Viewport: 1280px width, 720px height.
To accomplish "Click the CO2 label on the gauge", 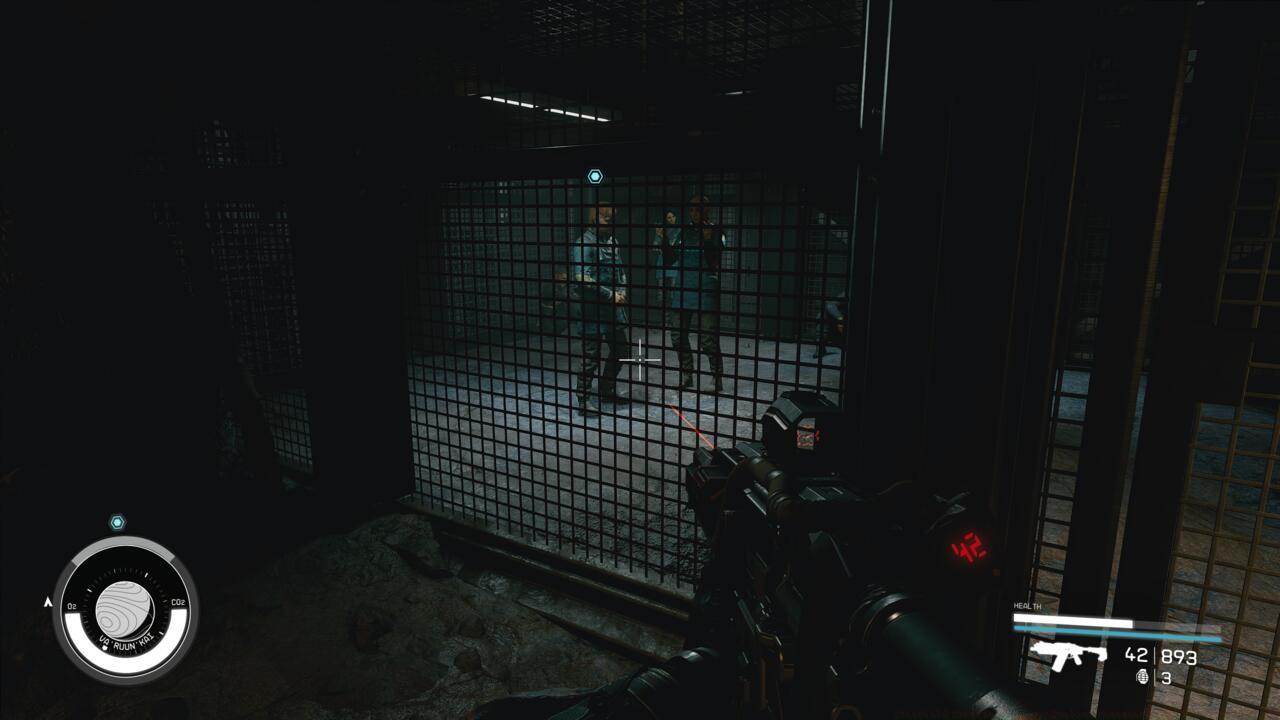I will click(x=179, y=601).
